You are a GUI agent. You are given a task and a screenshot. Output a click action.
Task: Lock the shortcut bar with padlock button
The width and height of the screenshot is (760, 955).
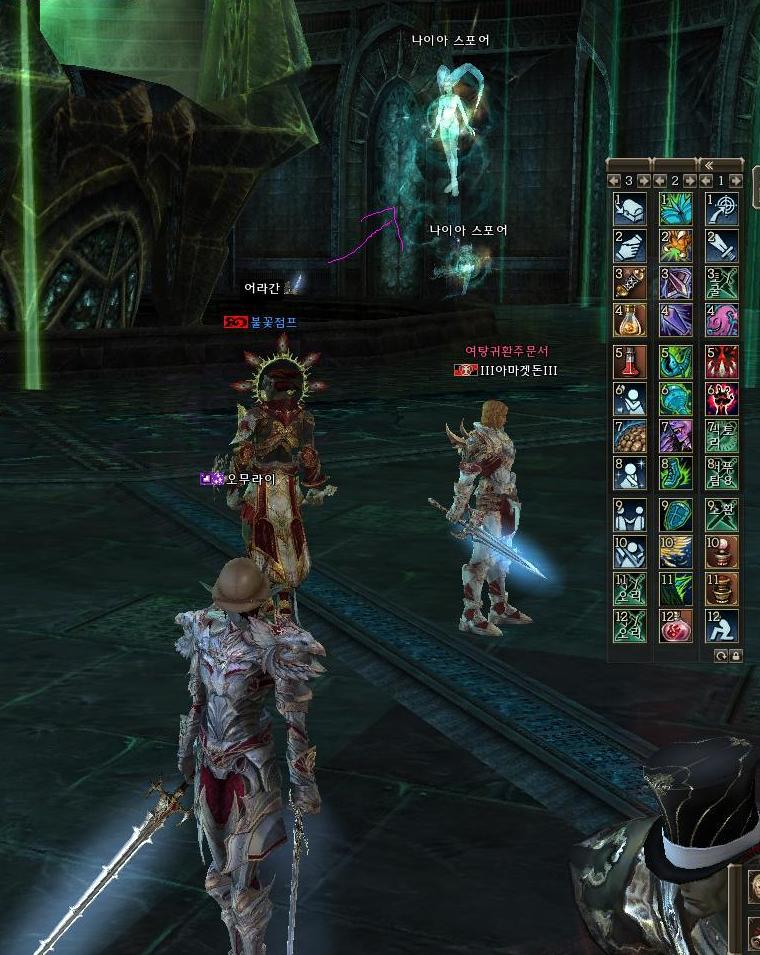[x=736, y=655]
